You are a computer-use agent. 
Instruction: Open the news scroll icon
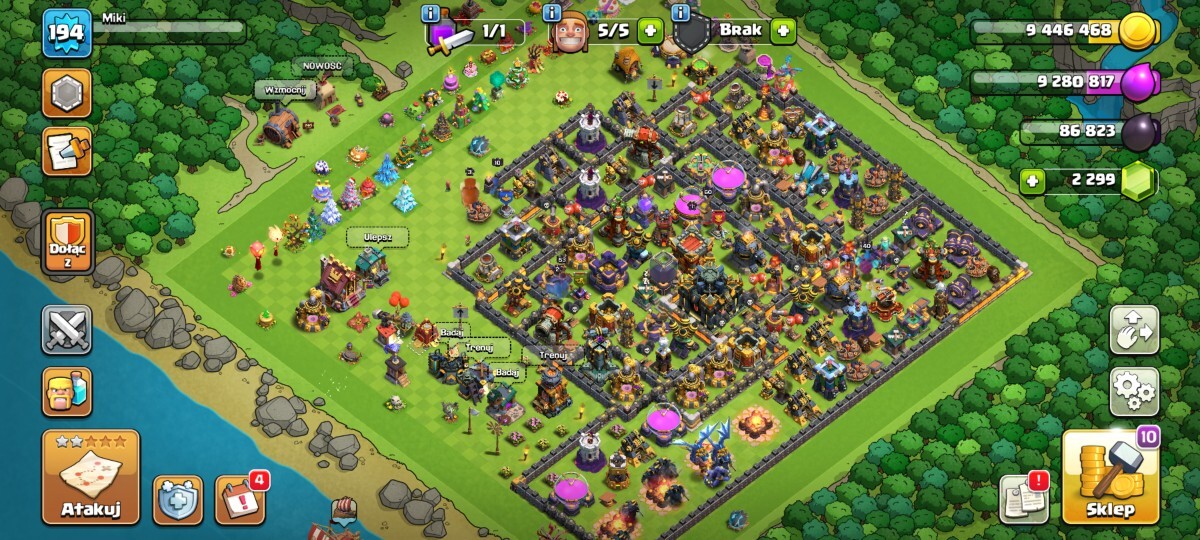point(67,151)
